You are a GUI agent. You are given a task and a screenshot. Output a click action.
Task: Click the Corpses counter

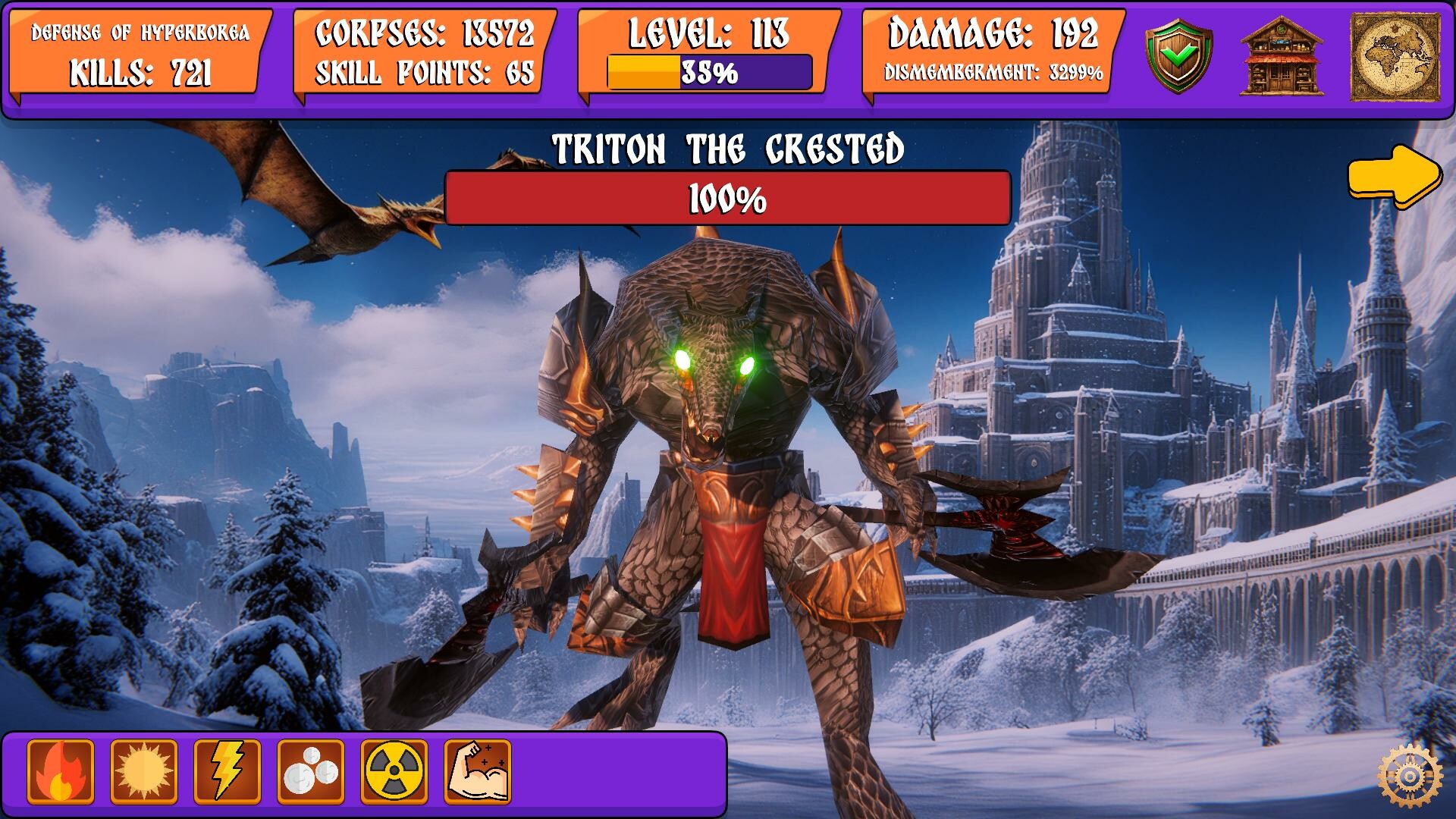(x=425, y=33)
